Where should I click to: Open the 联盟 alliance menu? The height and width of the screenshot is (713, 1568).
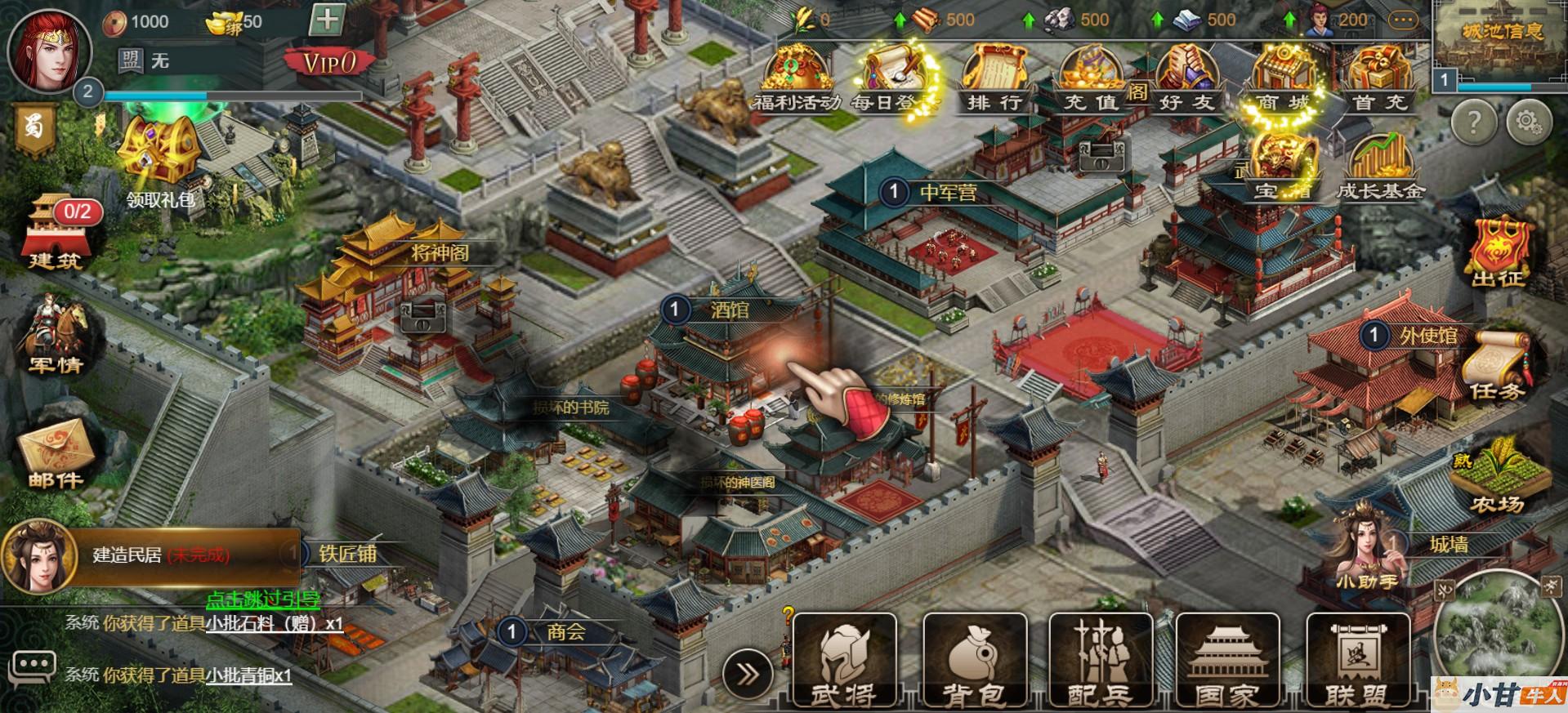pos(1356,660)
